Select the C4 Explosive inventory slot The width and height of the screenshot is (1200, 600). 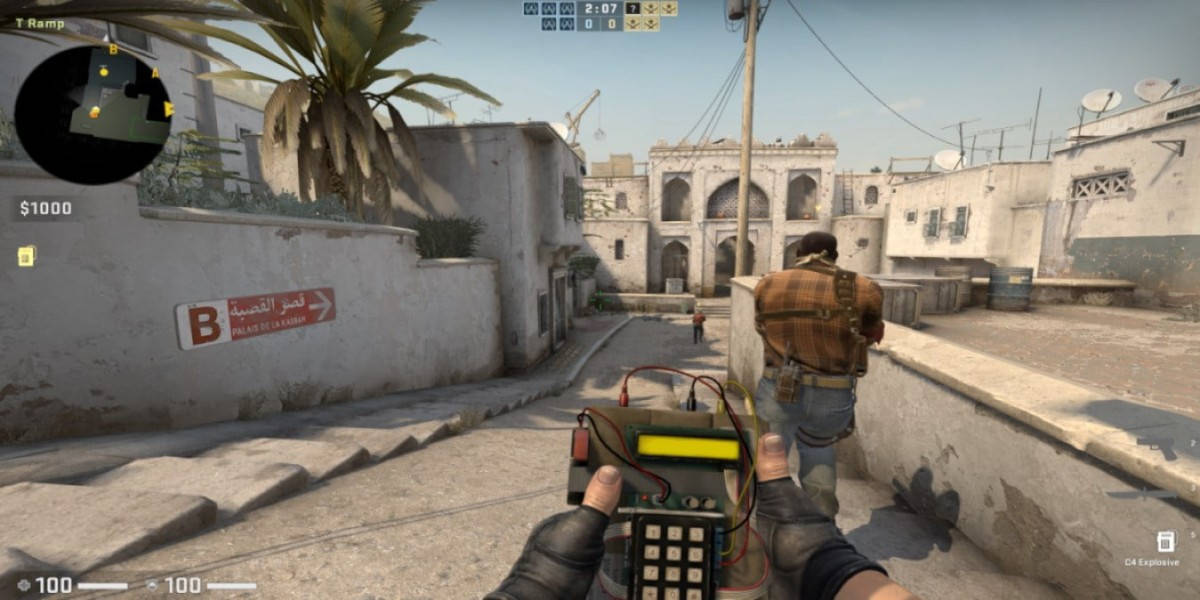click(1165, 542)
